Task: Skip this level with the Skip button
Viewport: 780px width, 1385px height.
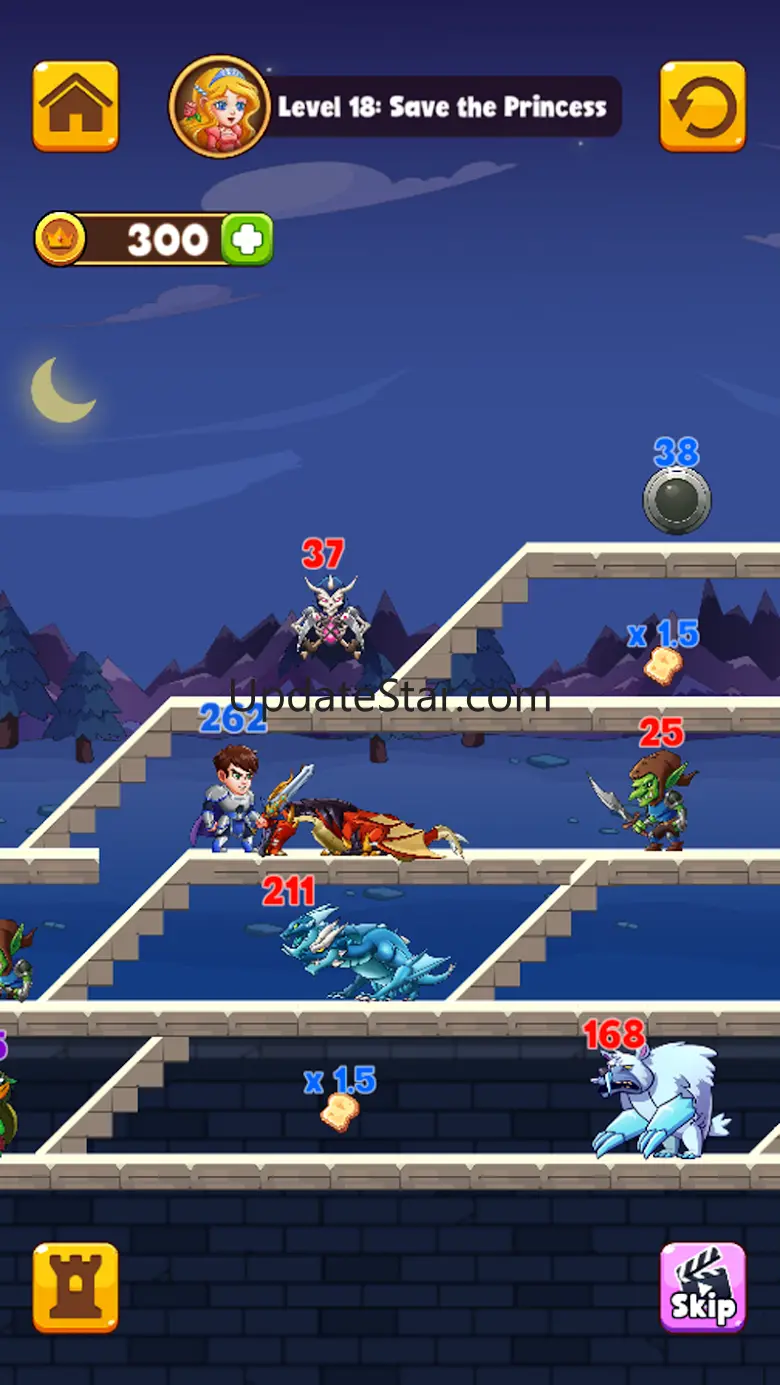Action: pos(702,1287)
